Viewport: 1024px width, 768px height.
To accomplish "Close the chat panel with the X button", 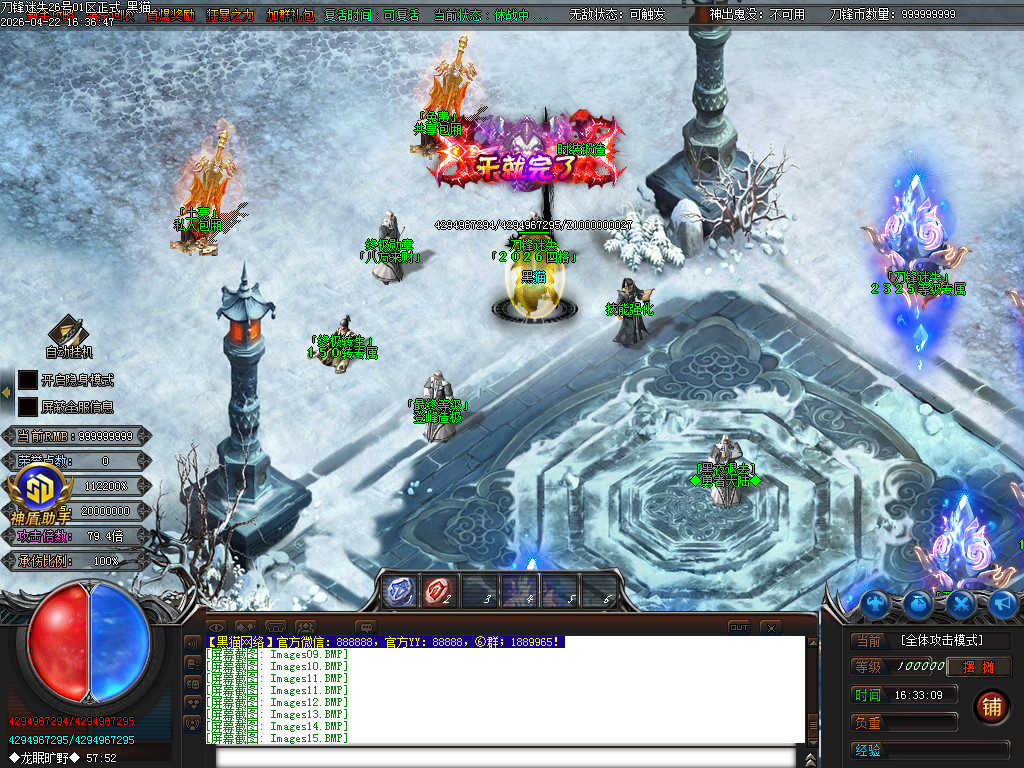I will tap(770, 627).
